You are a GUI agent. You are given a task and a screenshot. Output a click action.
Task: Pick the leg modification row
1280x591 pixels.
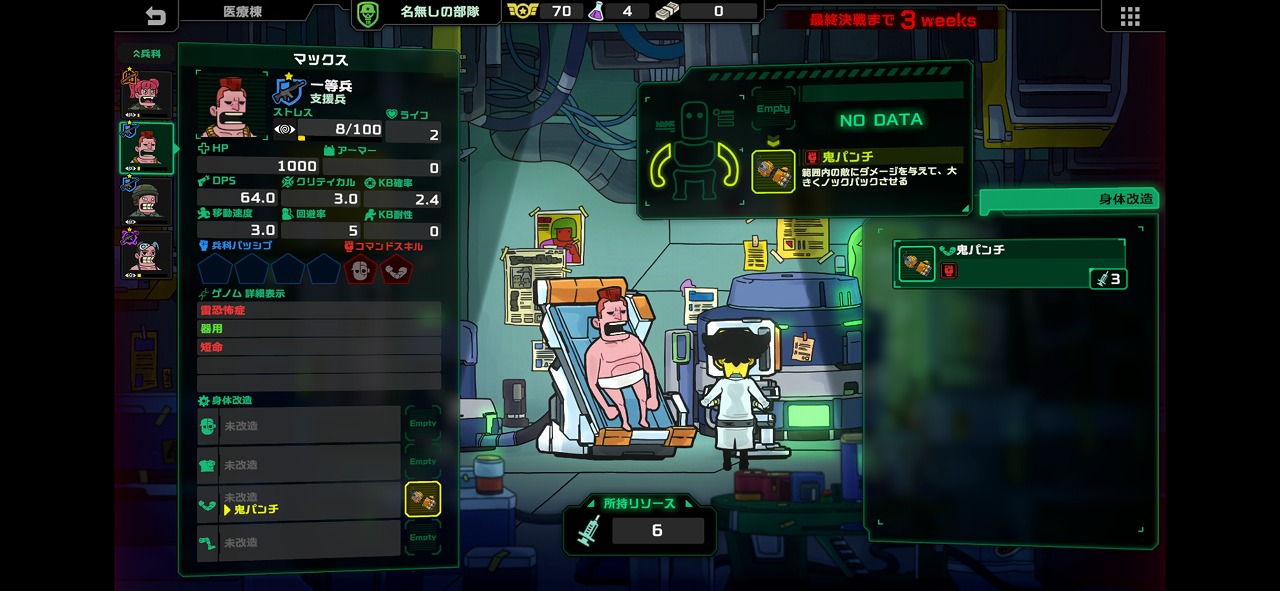(x=300, y=542)
